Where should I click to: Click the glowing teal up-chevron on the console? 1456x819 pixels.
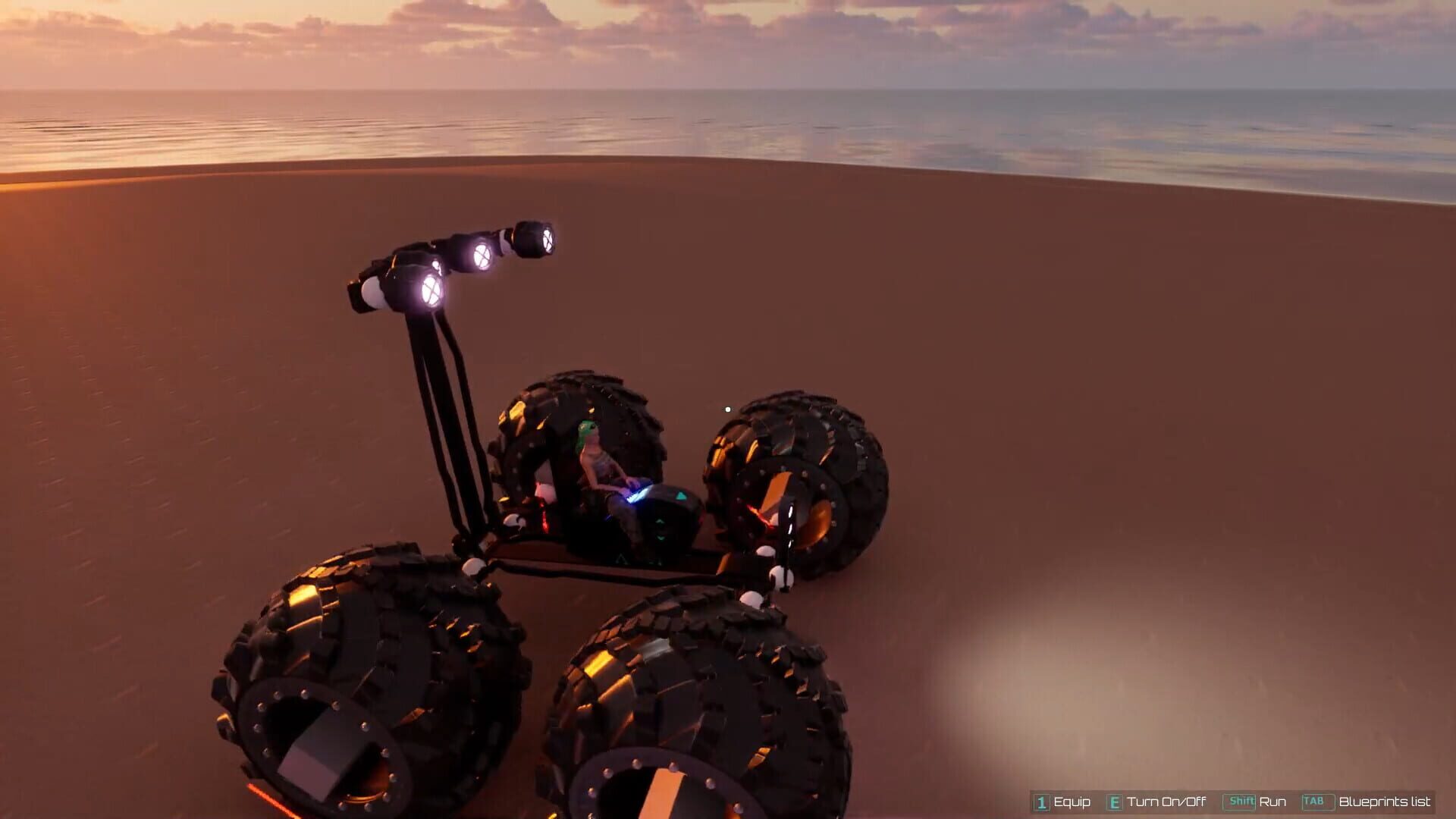point(660,521)
